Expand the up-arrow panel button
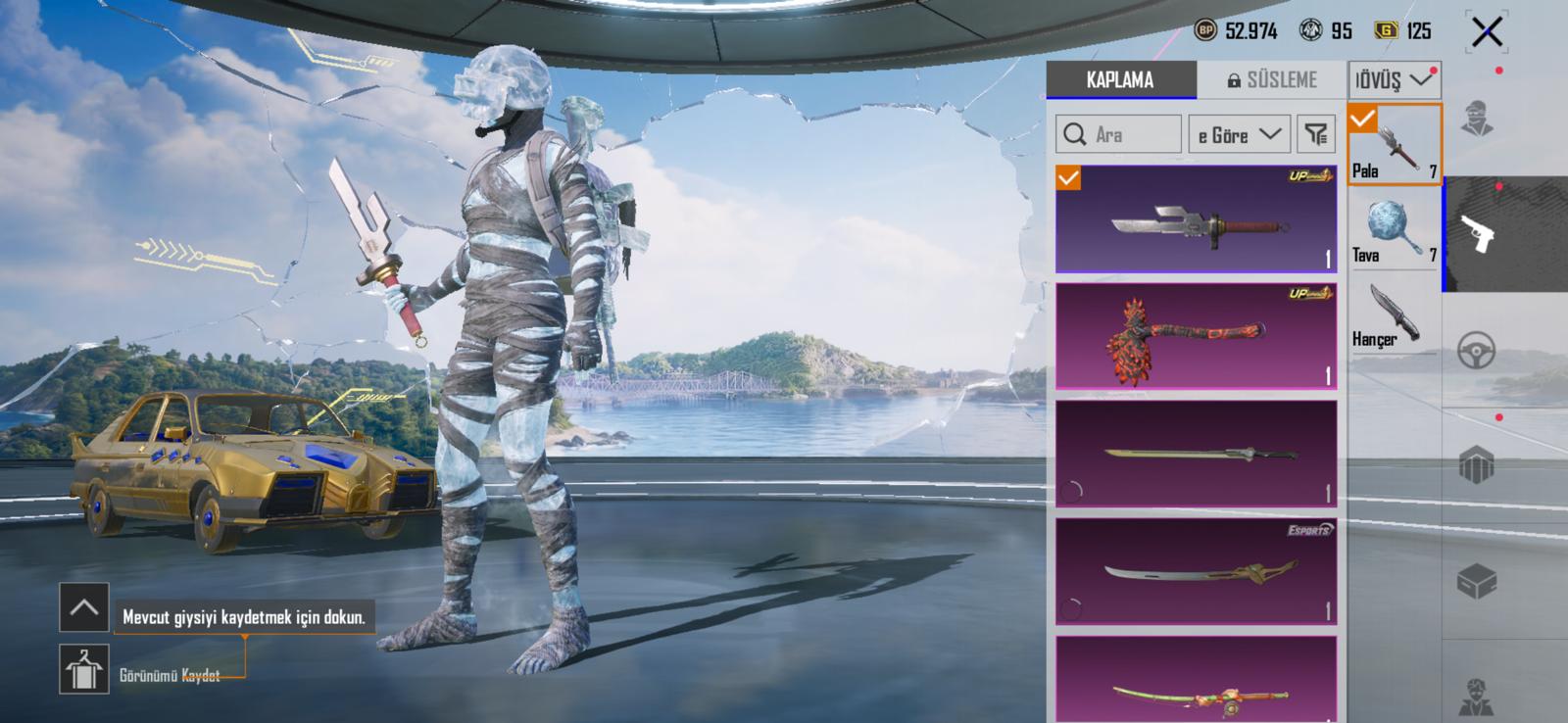 (84, 607)
